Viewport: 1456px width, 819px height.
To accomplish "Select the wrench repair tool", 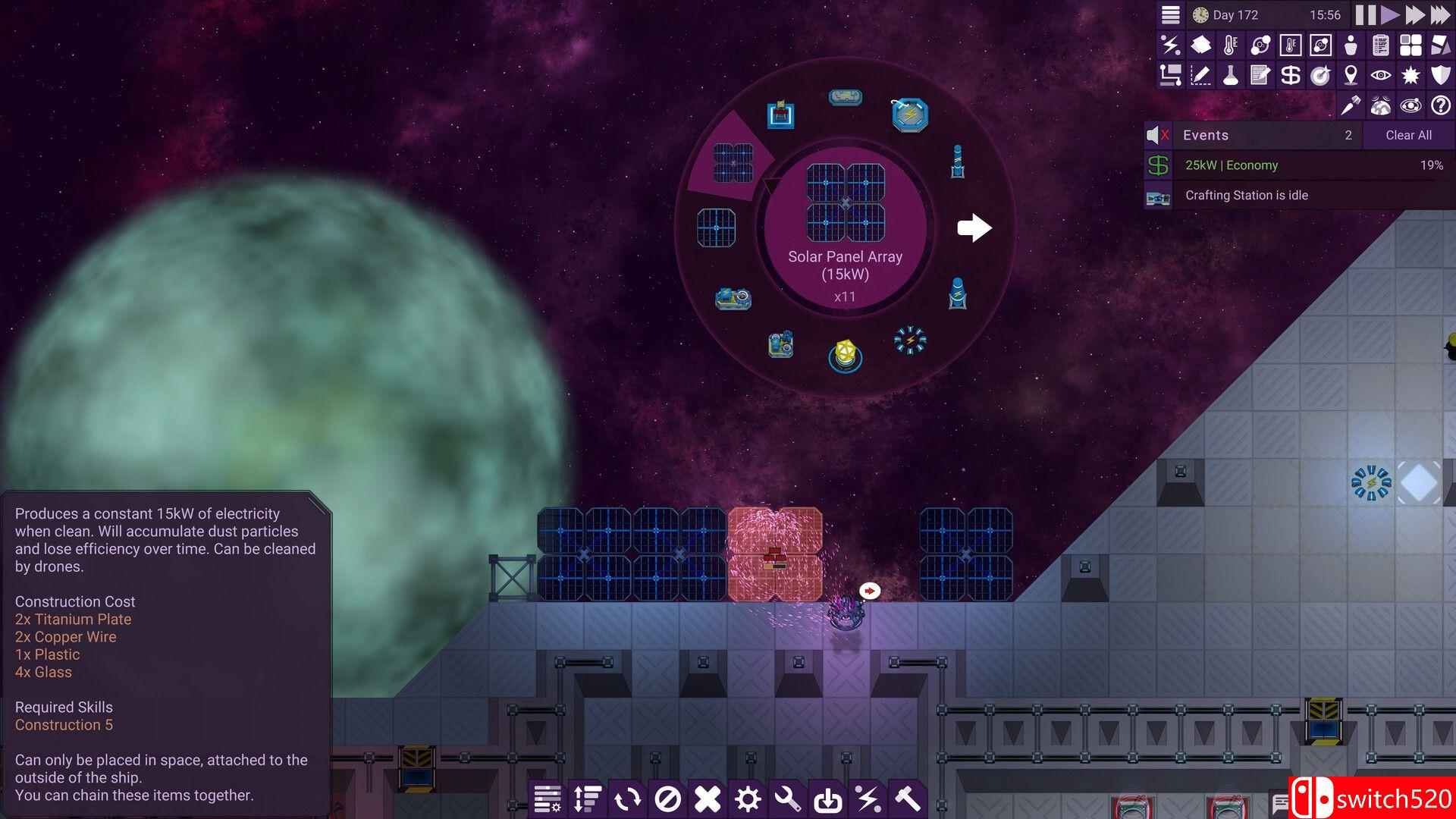I will pos(789,799).
